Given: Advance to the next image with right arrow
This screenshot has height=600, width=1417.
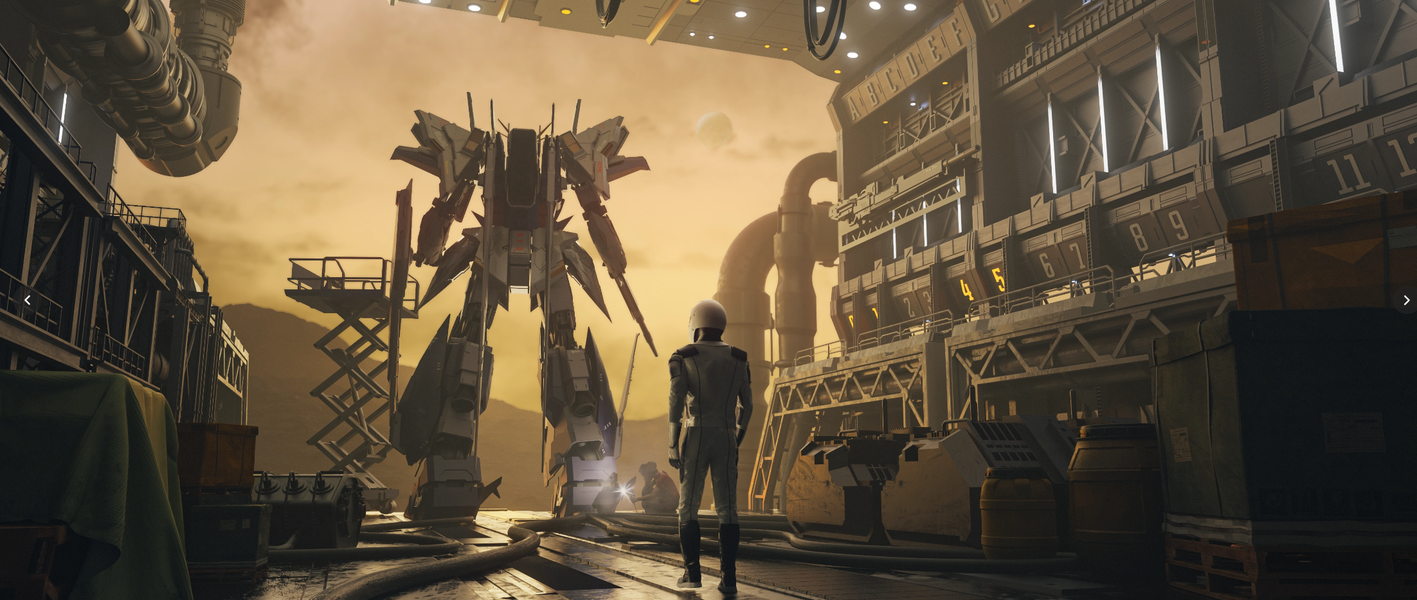Looking at the screenshot, I should pyautogui.click(x=1405, y=300).
